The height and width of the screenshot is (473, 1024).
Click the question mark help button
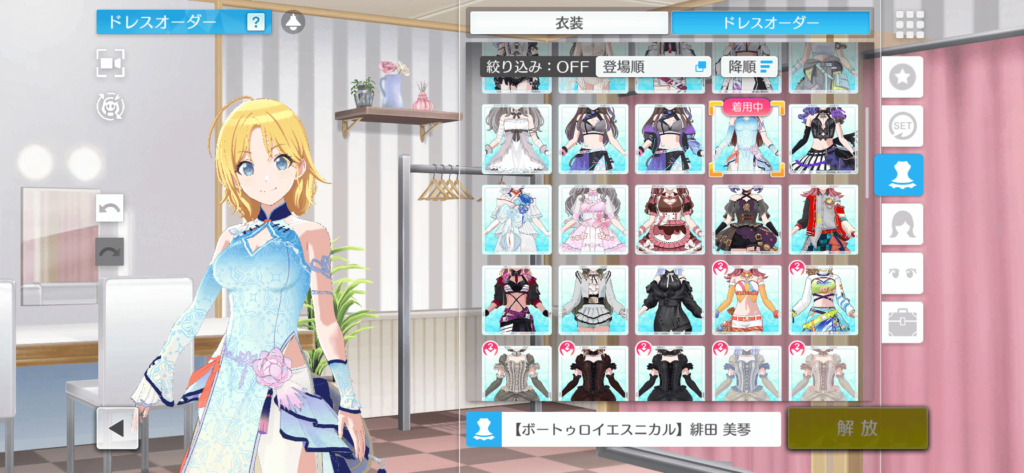(256, 21)
